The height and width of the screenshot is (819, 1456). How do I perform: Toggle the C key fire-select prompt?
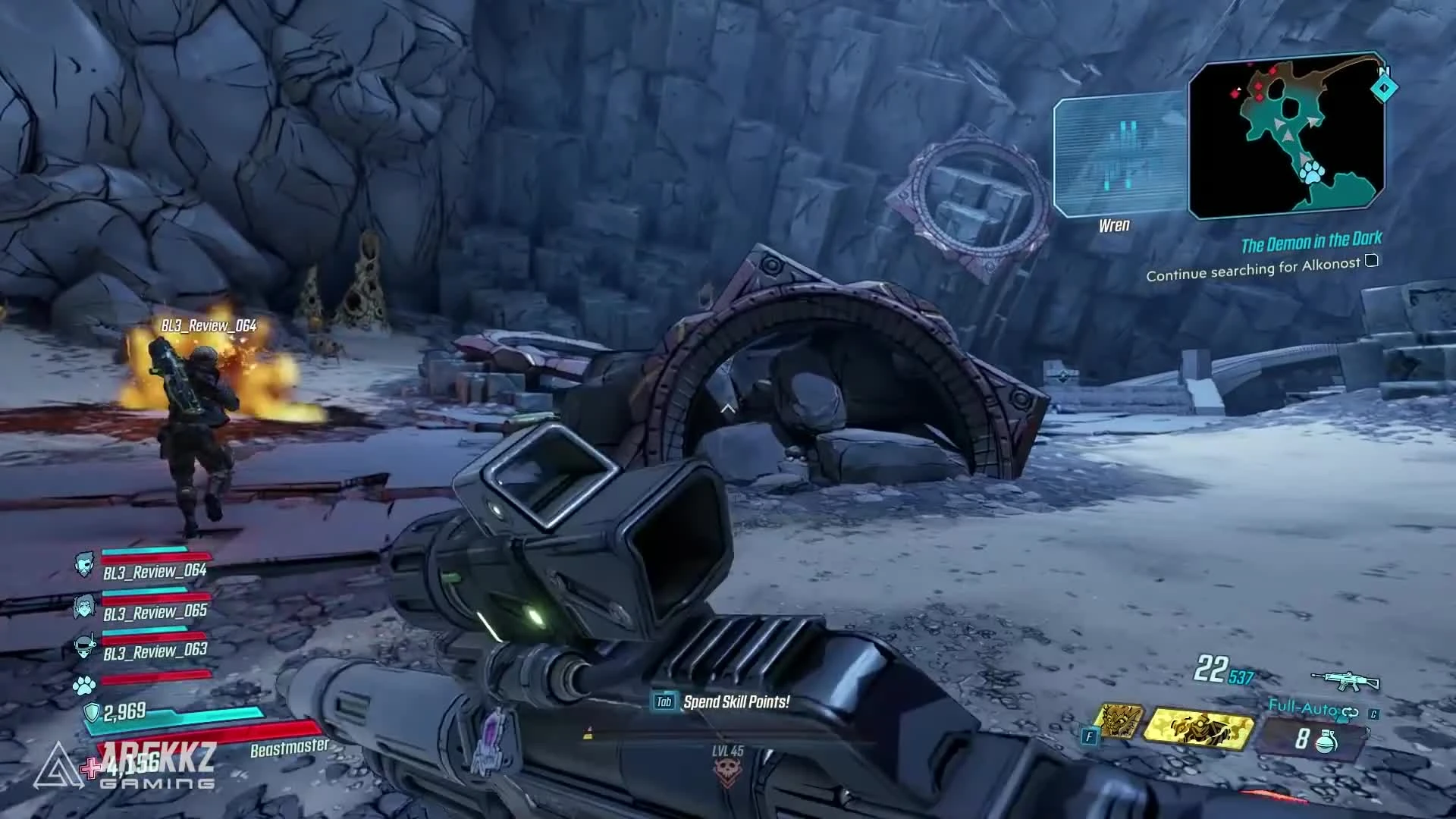(1374, 714)
